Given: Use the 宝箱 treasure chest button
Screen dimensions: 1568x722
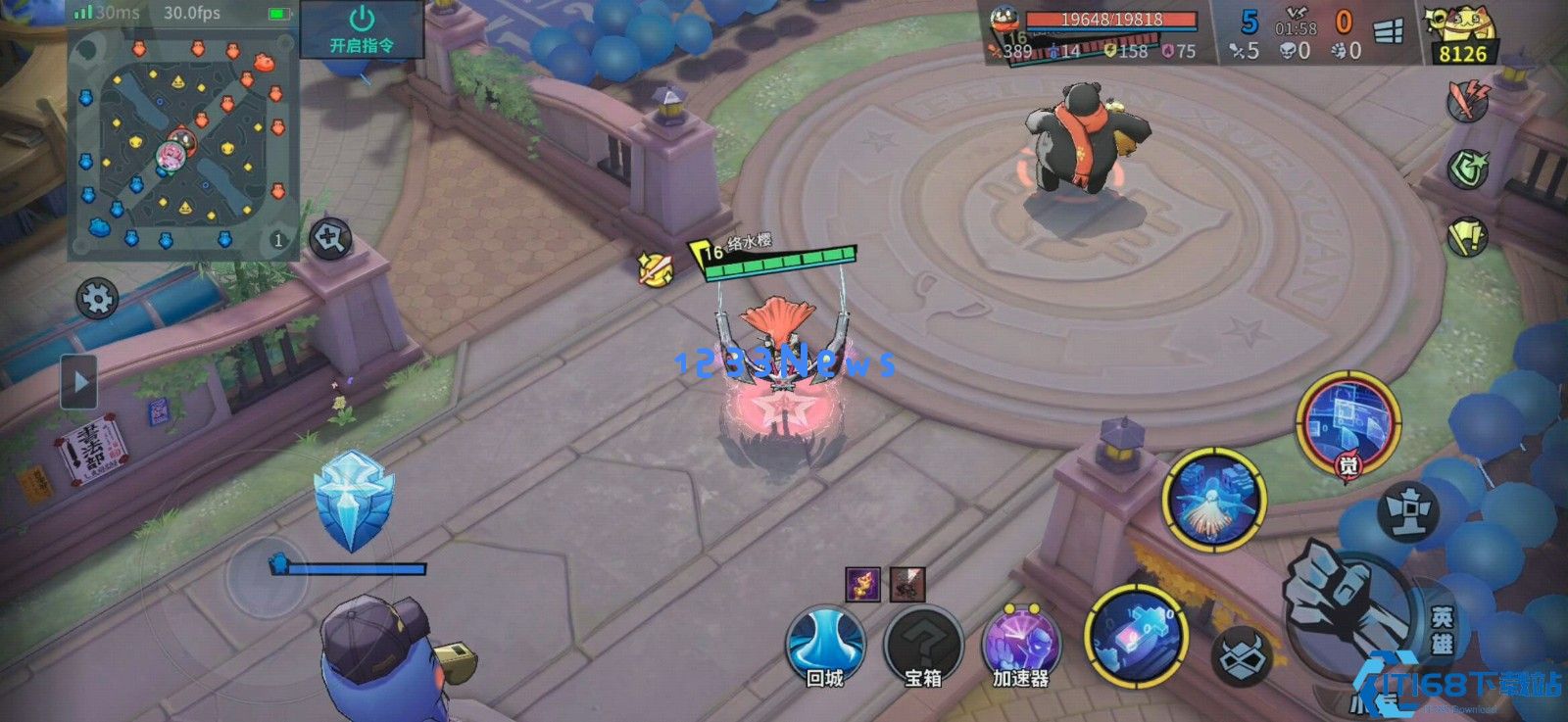Looking at the screenshot, I should coord(923,645).
